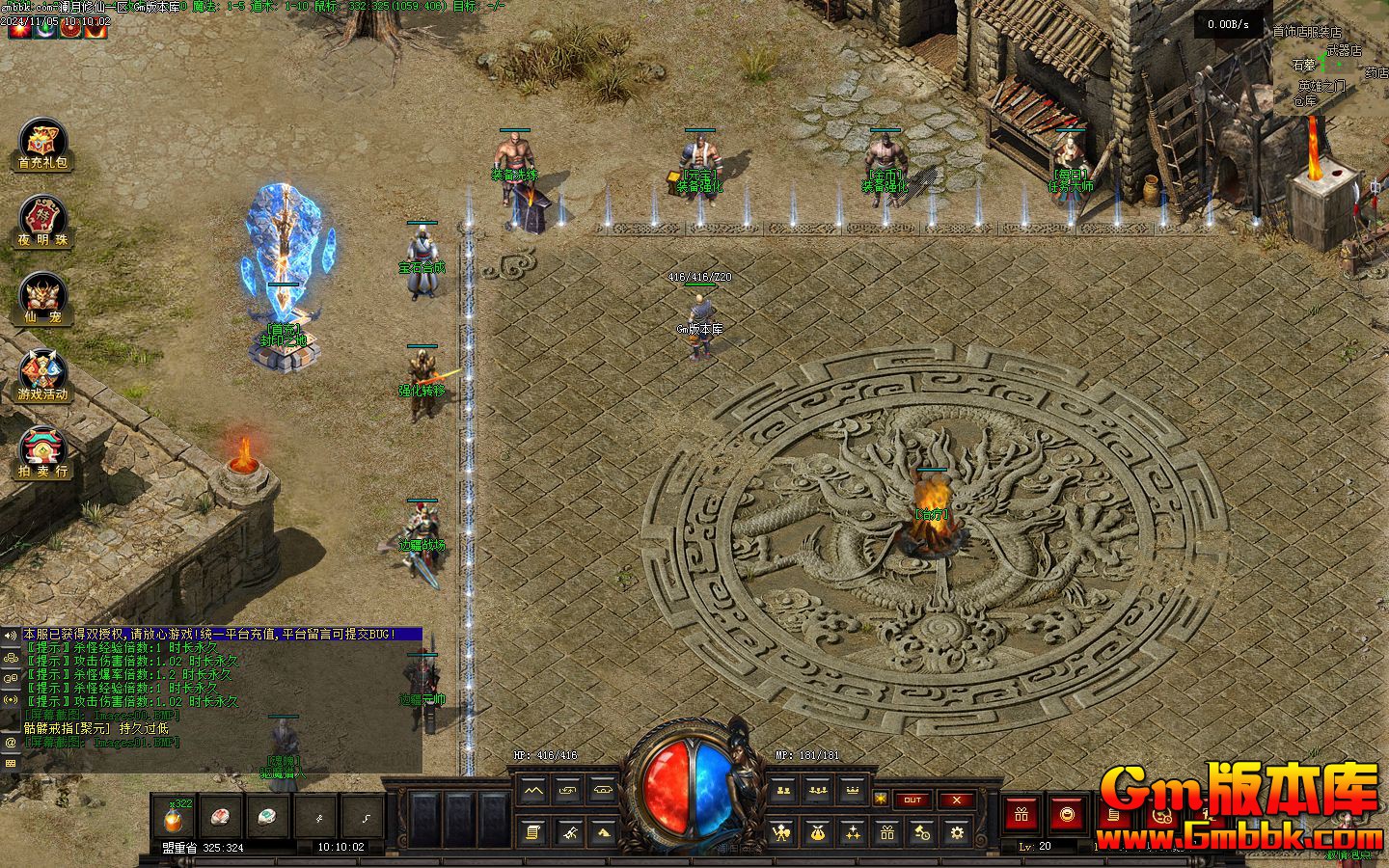
Task: Click the @ chat channel button
Action: coord(11,743)
